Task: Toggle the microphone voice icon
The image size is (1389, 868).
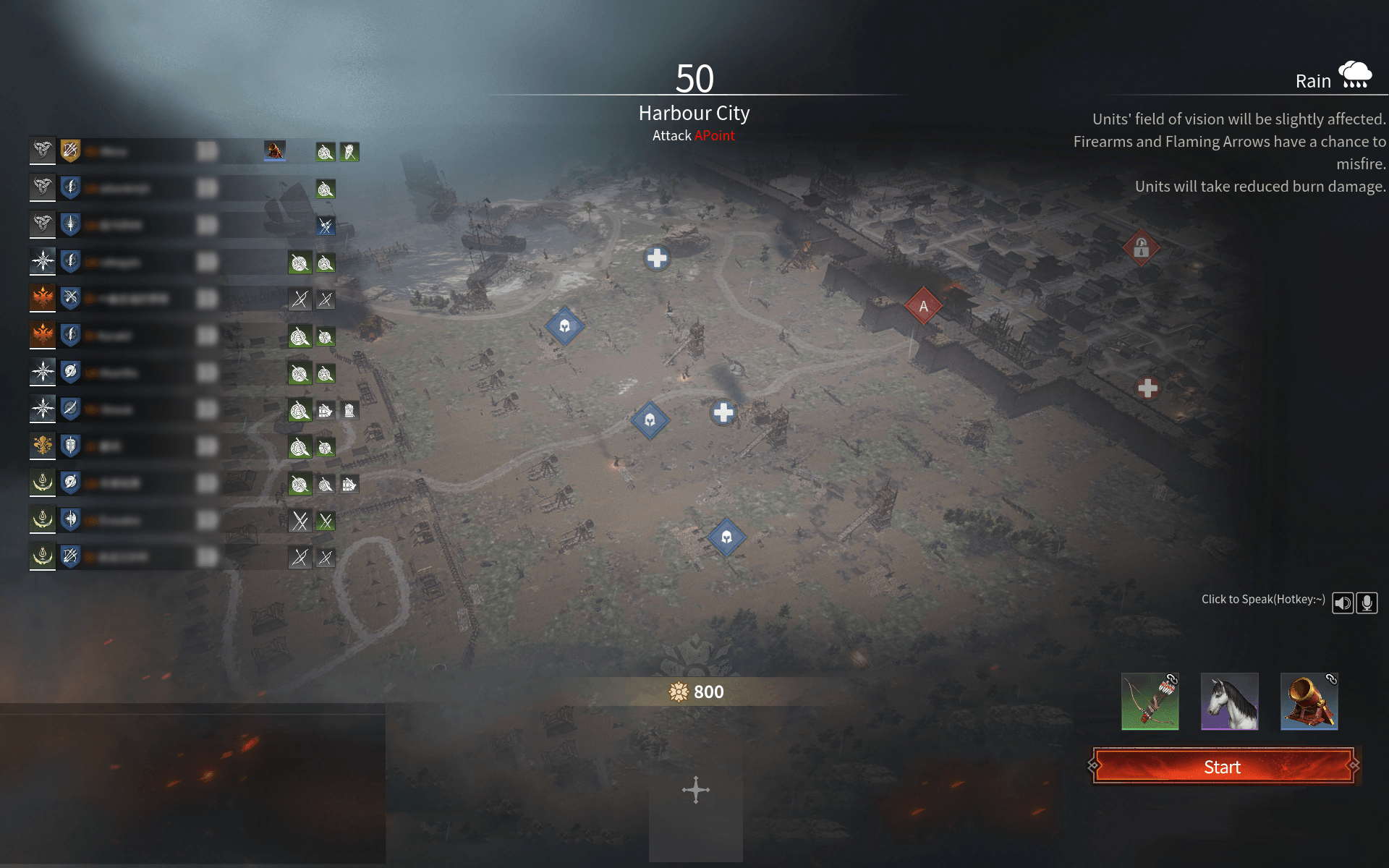Action: 1367,603
